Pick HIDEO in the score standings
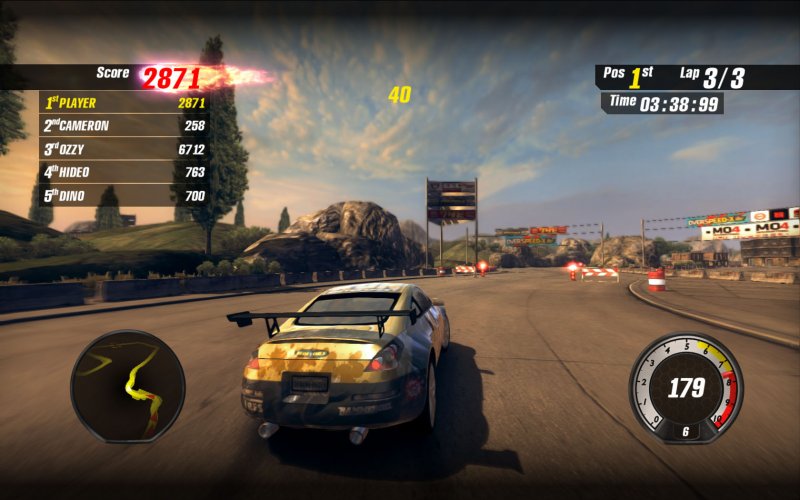 124,172
